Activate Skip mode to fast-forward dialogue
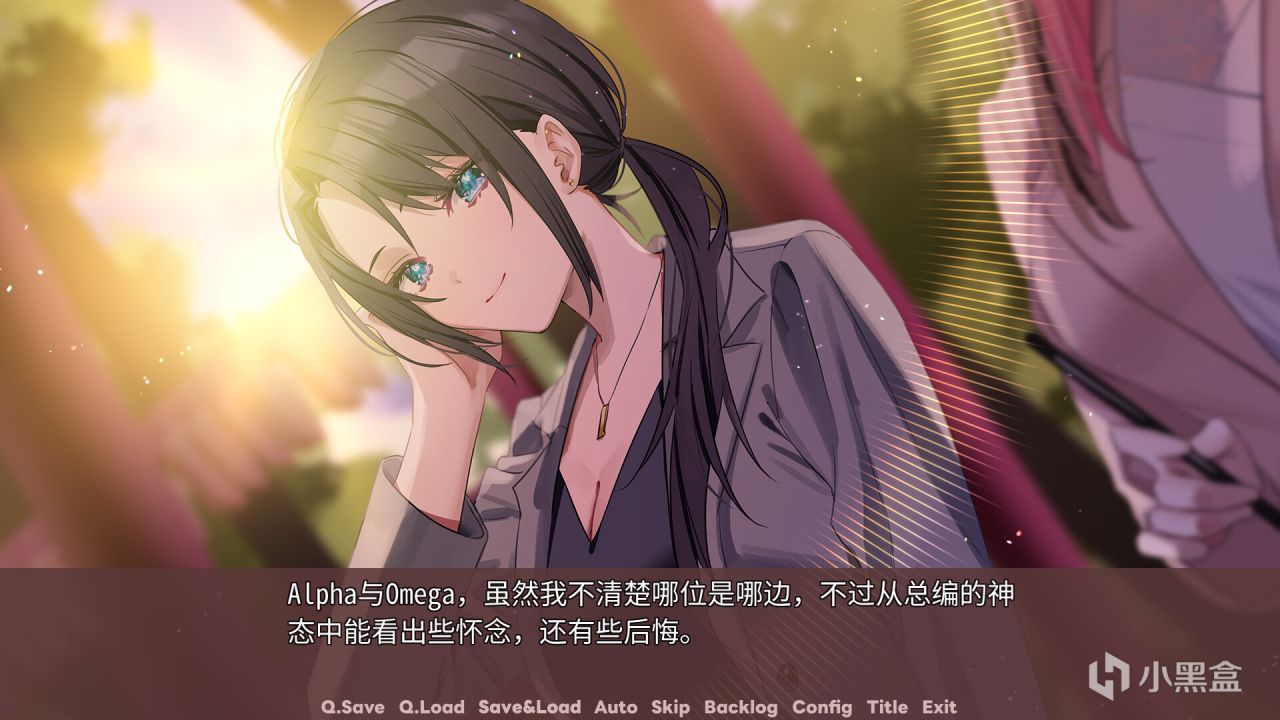The height and width of the screenshot is (720, 1280). click(x=670, y=707)
